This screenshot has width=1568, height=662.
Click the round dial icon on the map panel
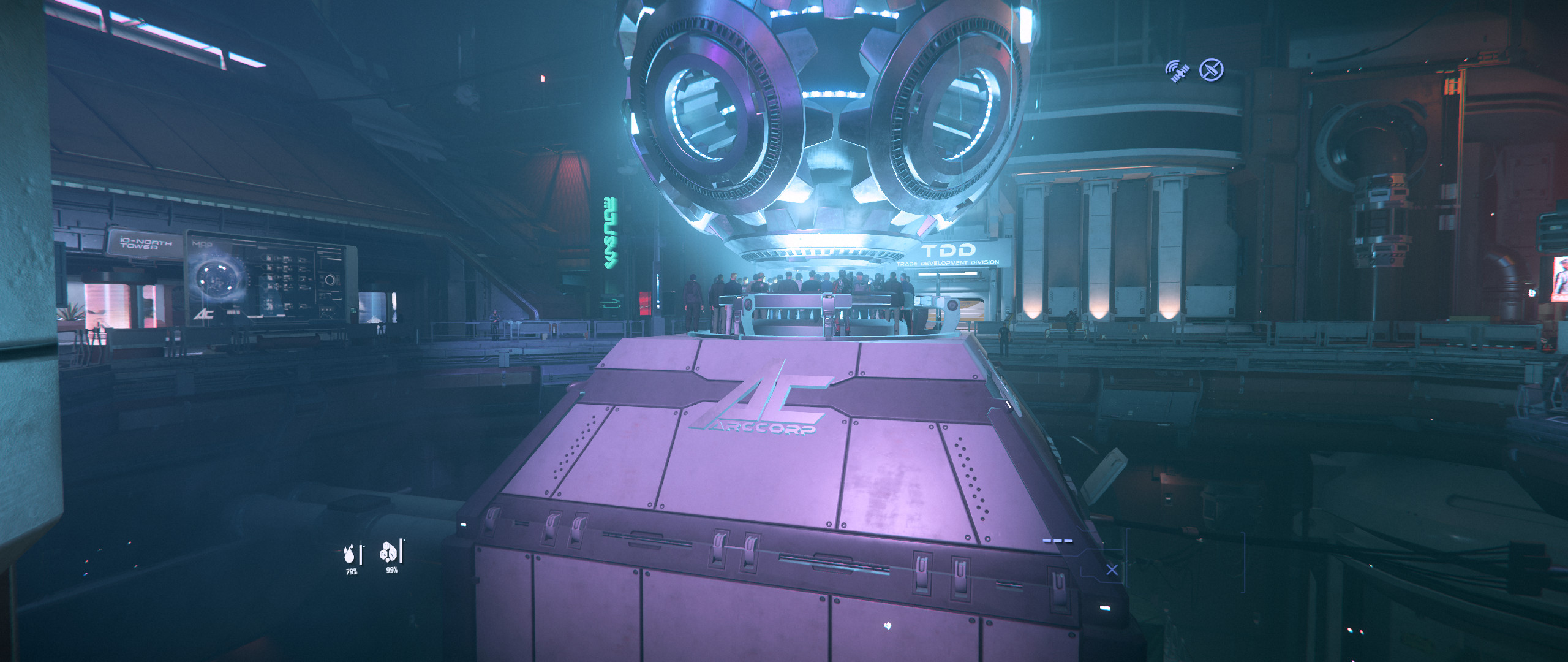point(330,280)
